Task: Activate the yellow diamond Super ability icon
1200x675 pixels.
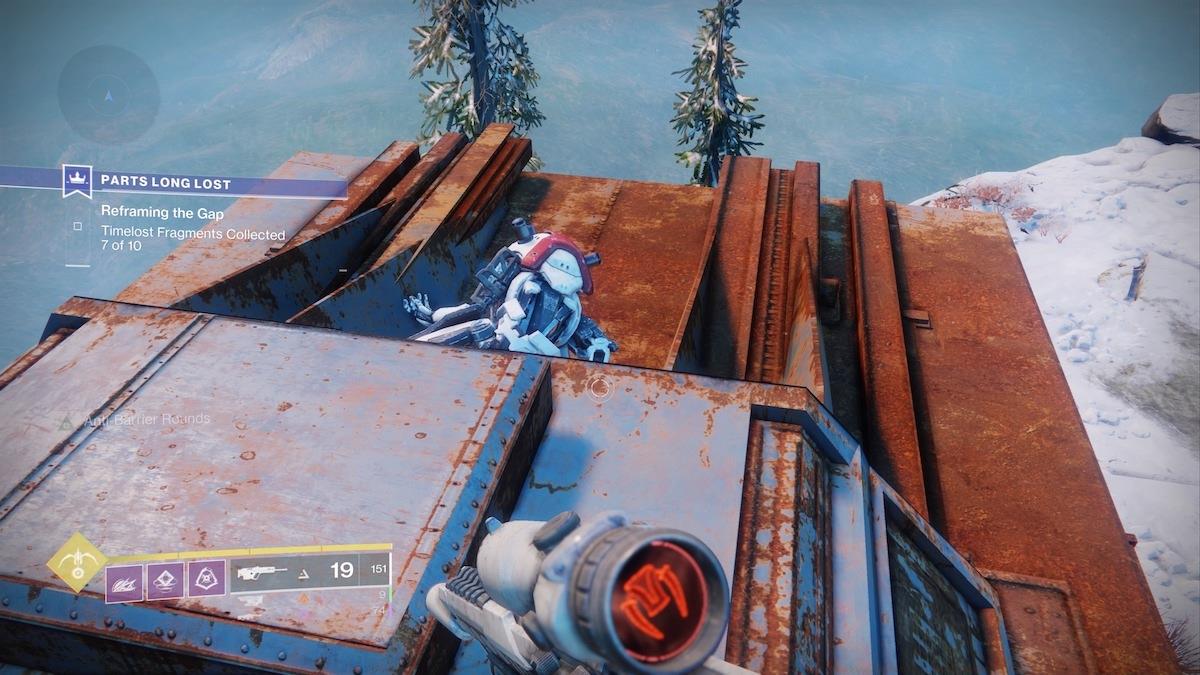Action: coord(76,563)
